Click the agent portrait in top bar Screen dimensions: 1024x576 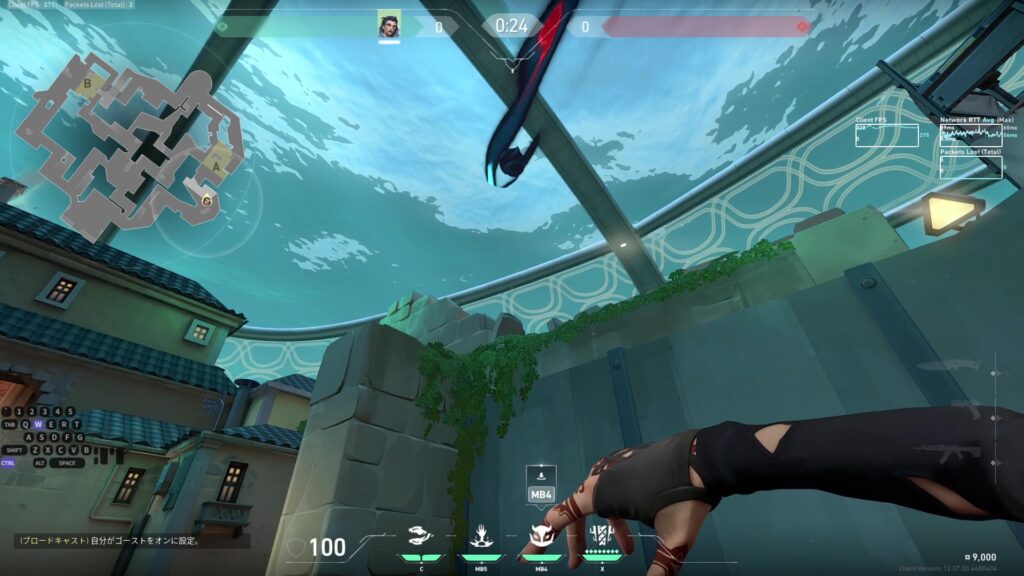[x=389, y=25]
